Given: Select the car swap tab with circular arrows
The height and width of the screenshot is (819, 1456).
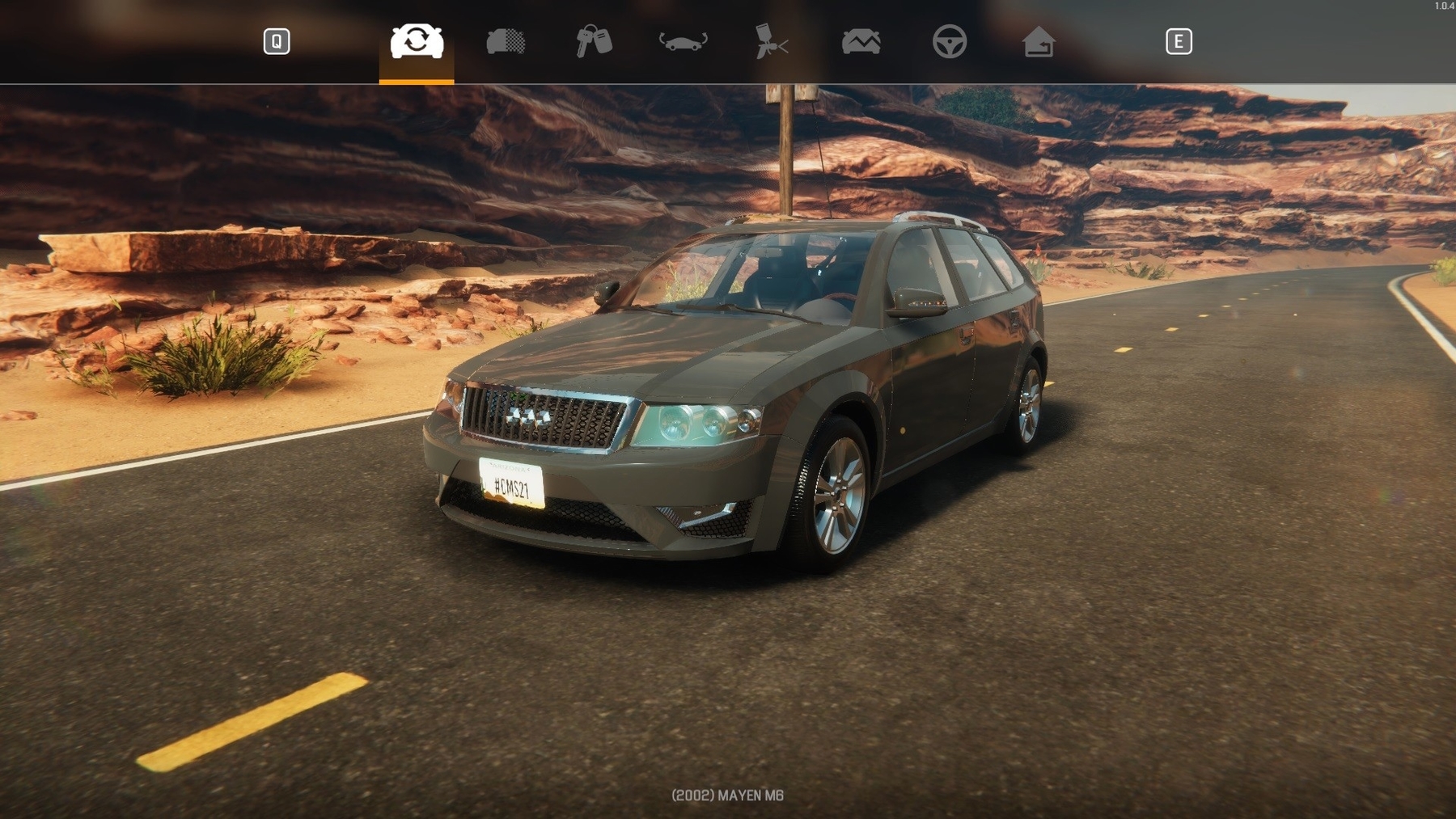Looking at the screenshot, I should pos(417,41).
